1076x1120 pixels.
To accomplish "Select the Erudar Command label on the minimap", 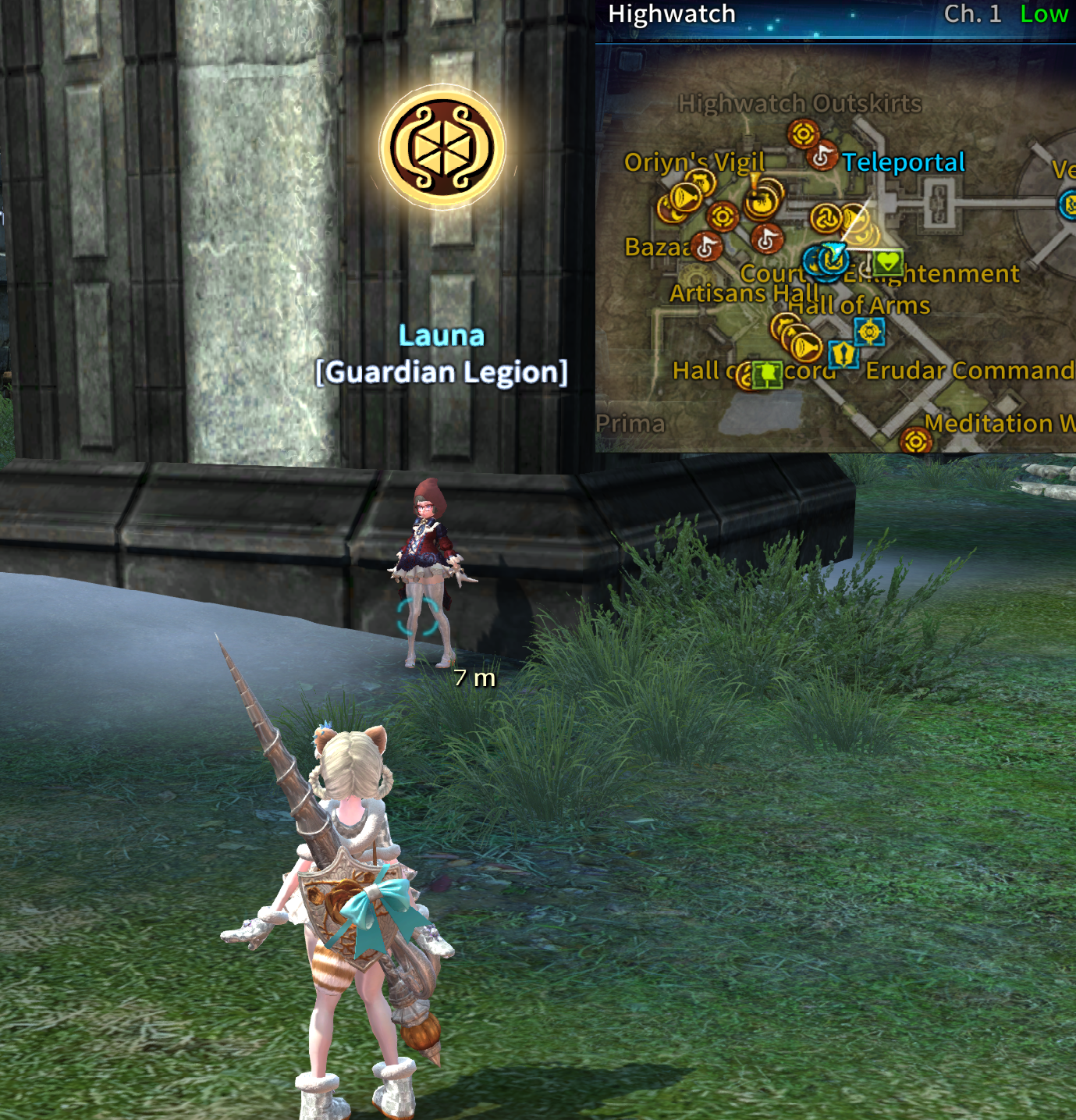I will point(969,370).
